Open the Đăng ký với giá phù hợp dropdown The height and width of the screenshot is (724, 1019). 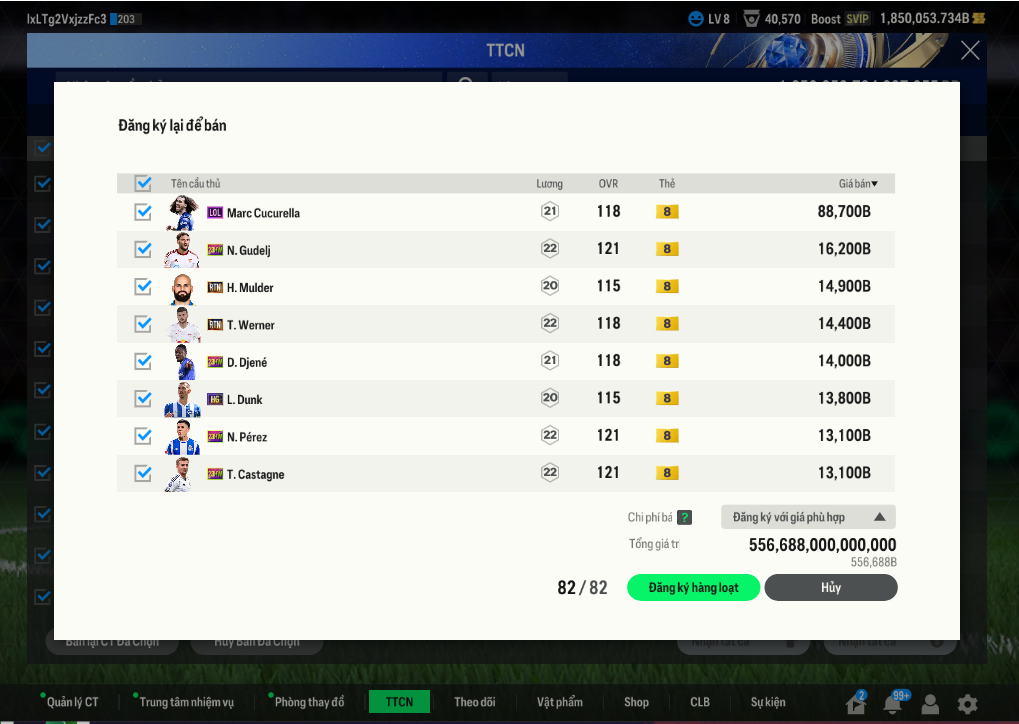pos(808,517)
